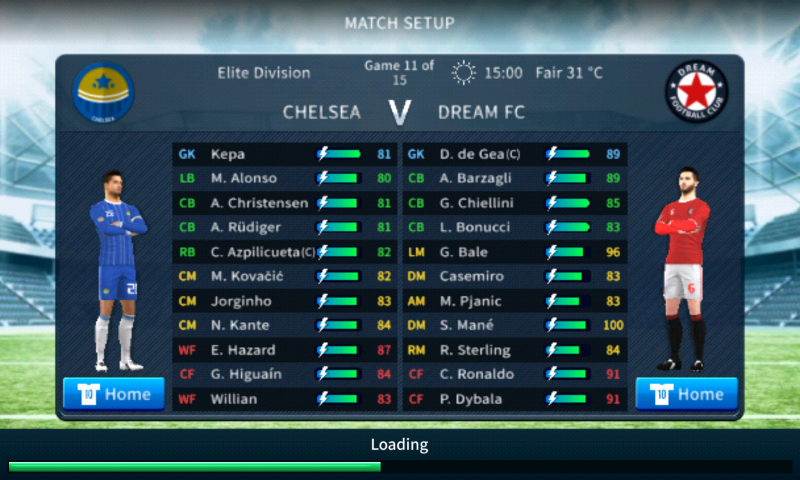The image size is (800, 480).
Task: Click the Chelsea club badge
Action: [x=103, y=93]
